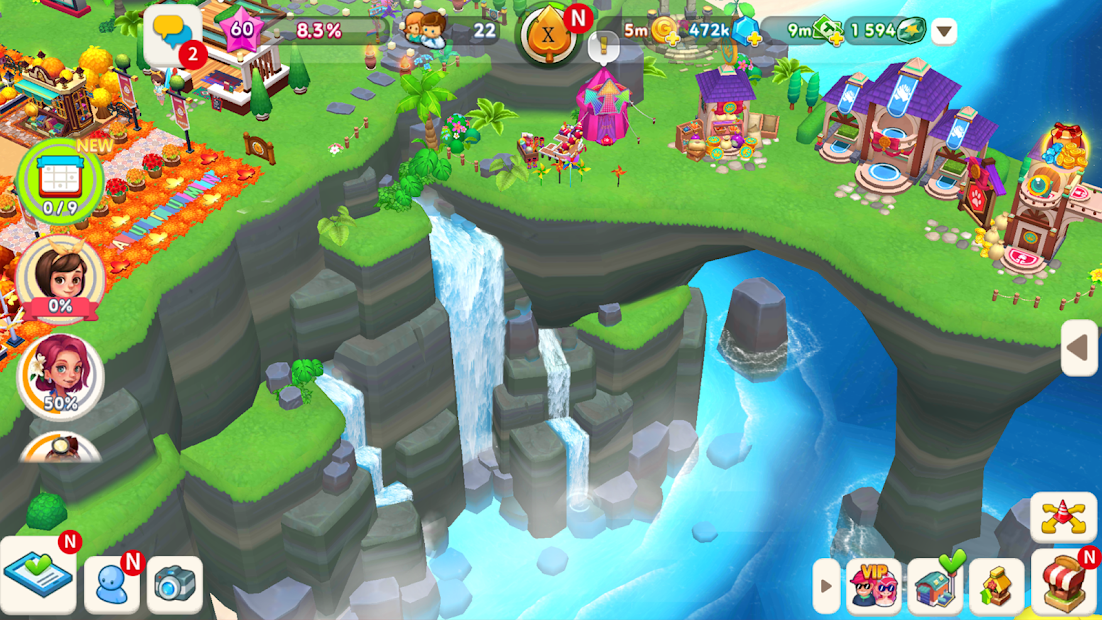Open the blue friends profile button
Image resolution: width=1102 pixels, height=620 pixels.
[x=112, y=582]
